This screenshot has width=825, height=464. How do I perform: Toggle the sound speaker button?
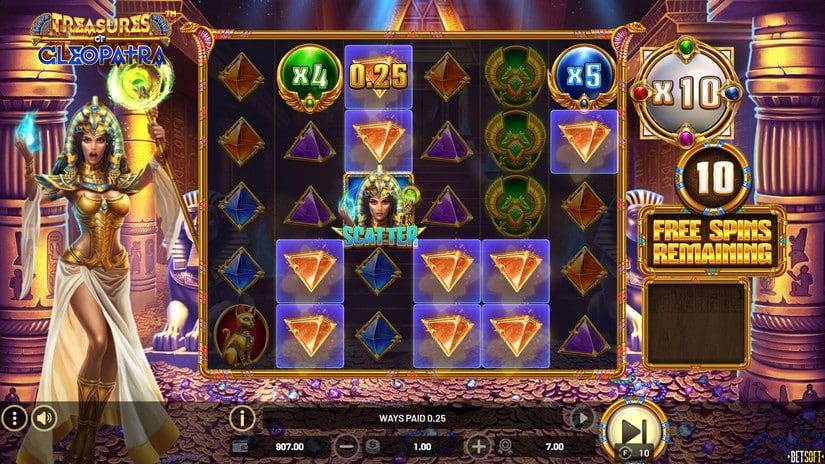click(43, 418)
